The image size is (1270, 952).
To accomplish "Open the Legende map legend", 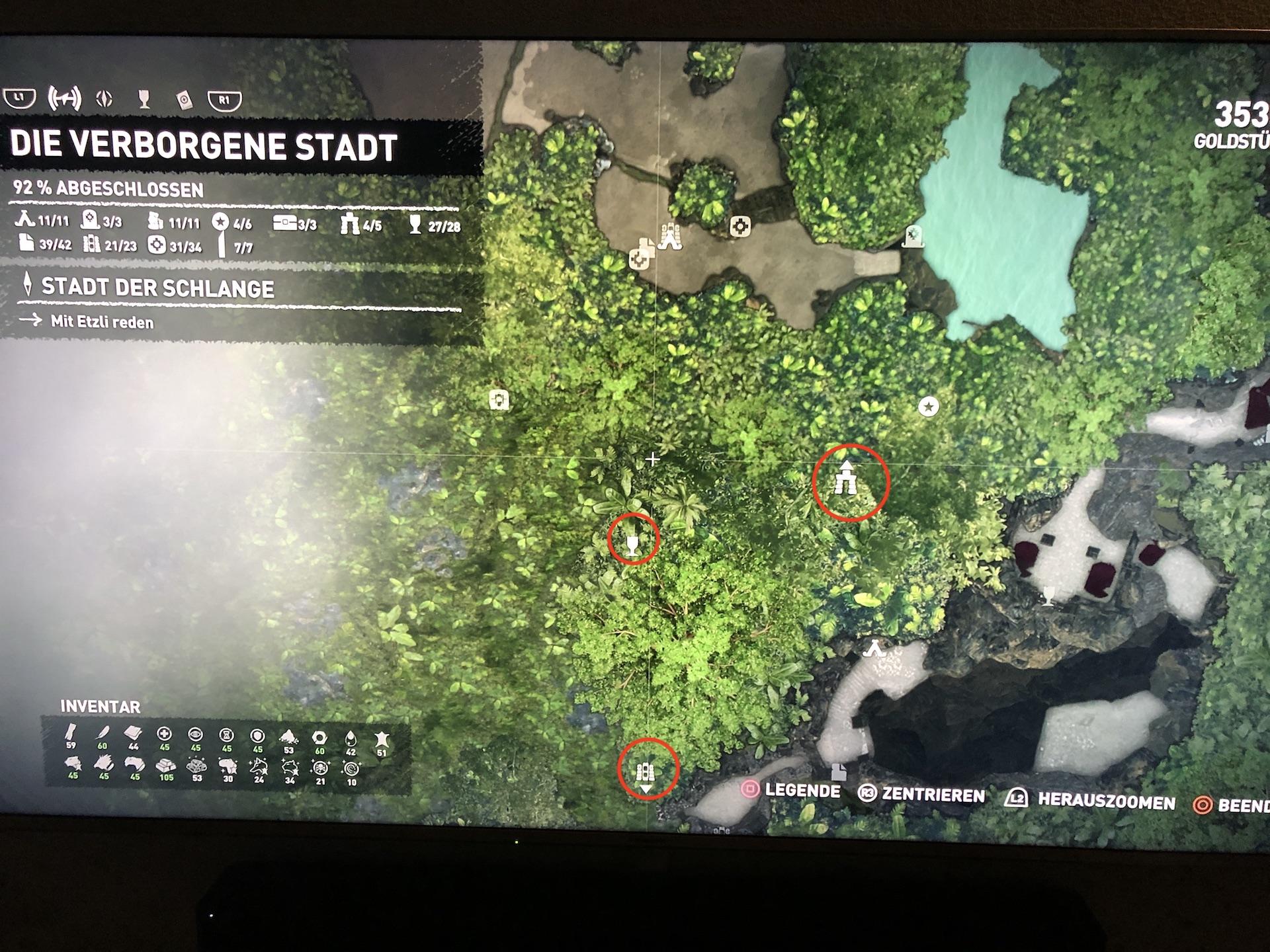I will [790, 791].
